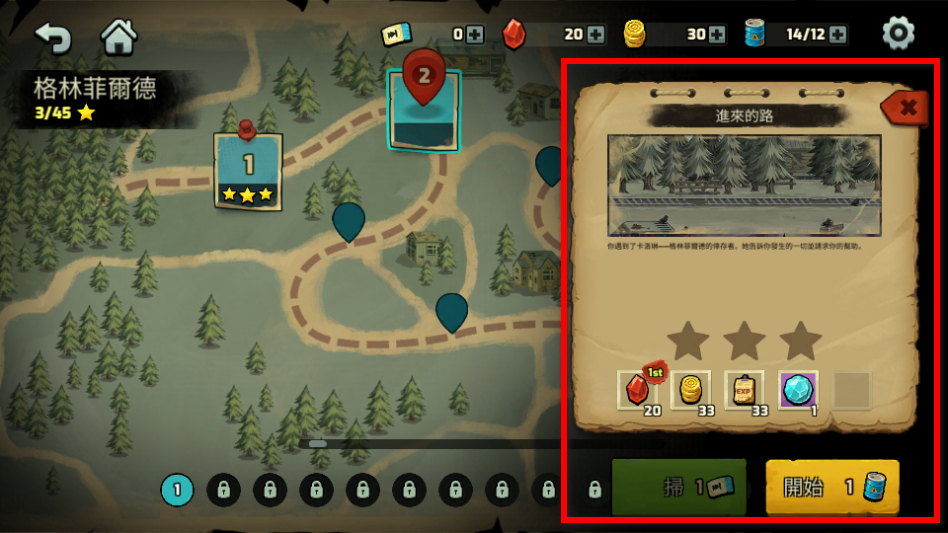Screen dimensions: 948x533
Task: Open the home screen
Action: point(119,36)
